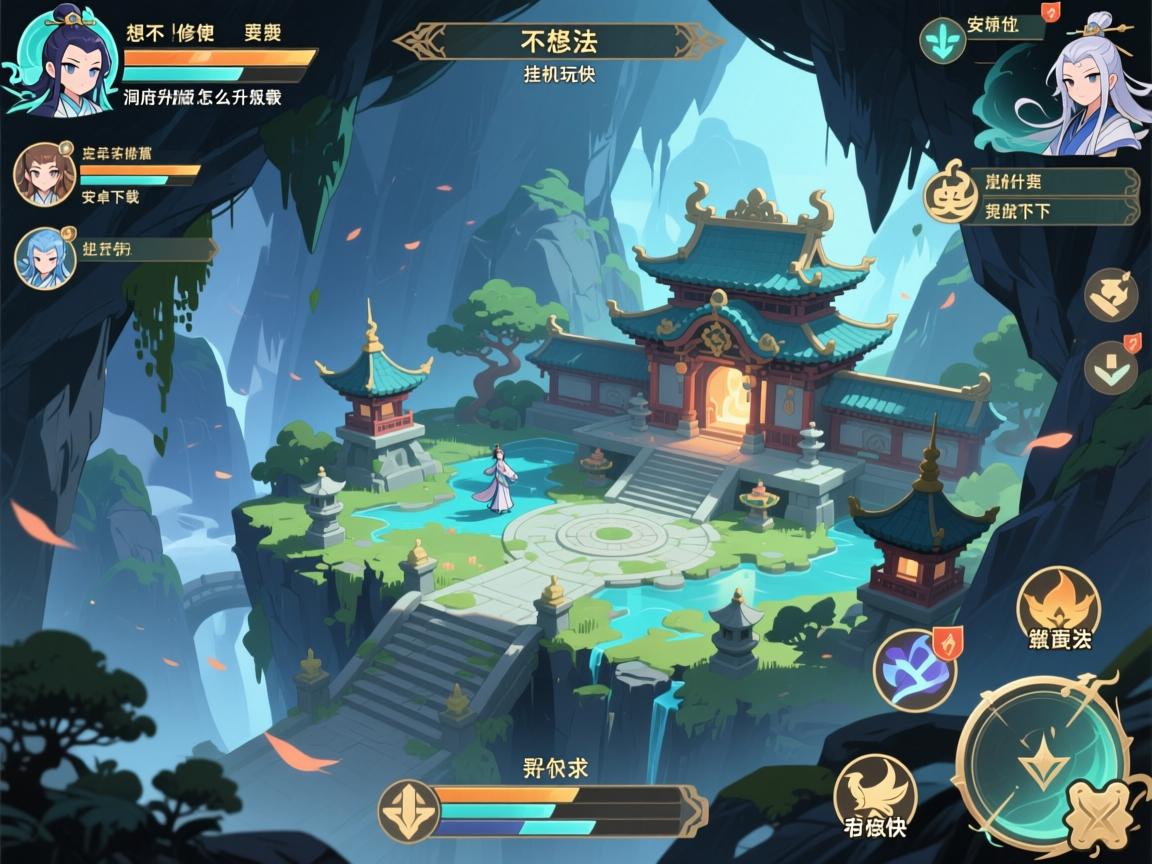The width and height of the screenshot is (1152, 864).
Task: Activate the orange flame skill
Action: click(x=1058, y=606)
